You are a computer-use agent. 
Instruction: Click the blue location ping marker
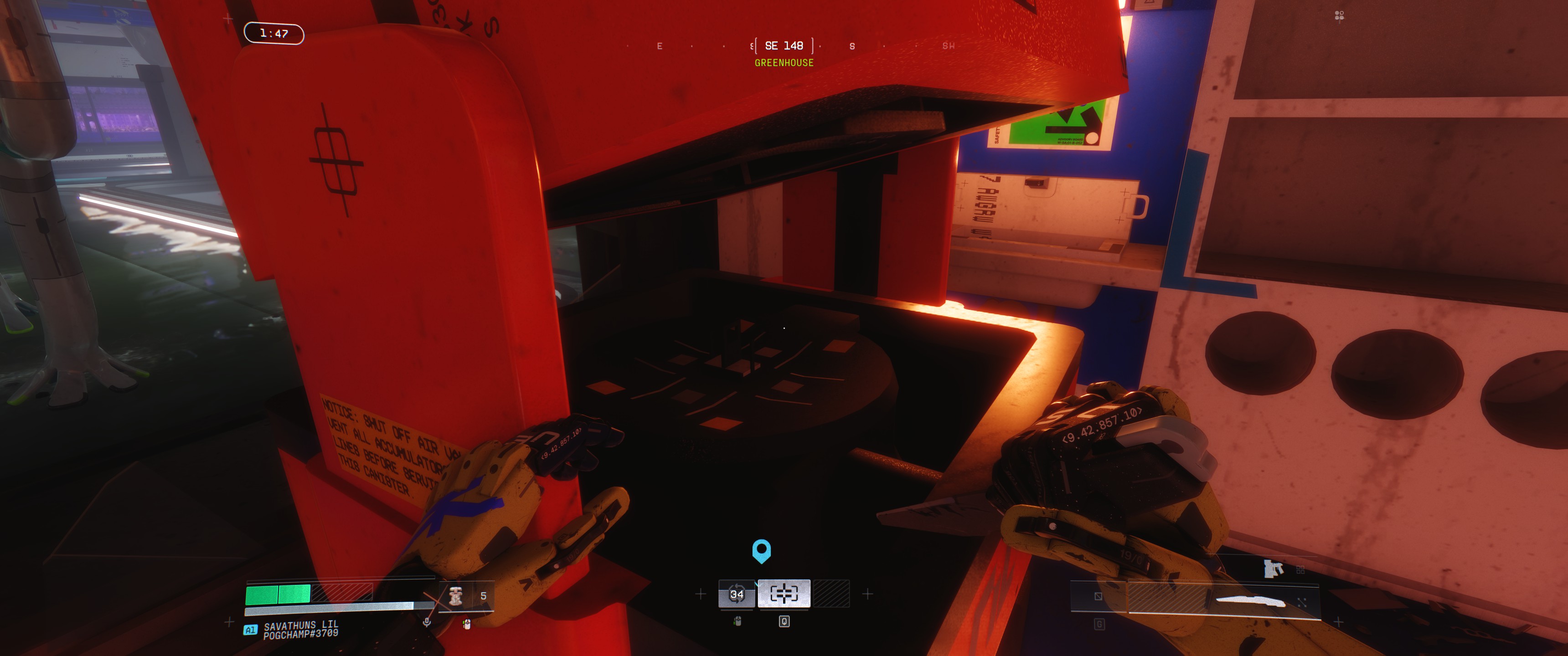point(762,550)
